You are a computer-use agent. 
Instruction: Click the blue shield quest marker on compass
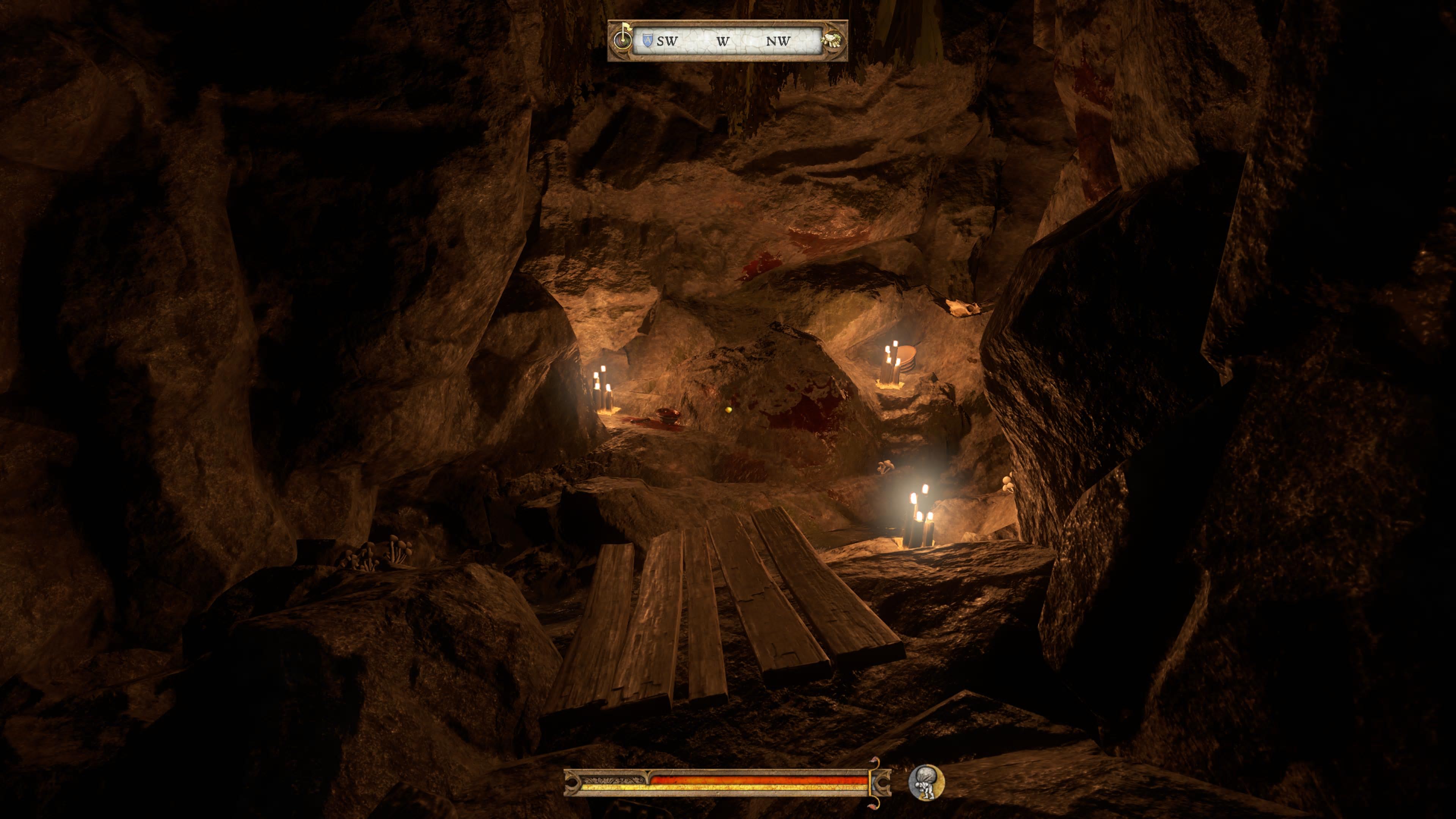(x=648, y=40)
